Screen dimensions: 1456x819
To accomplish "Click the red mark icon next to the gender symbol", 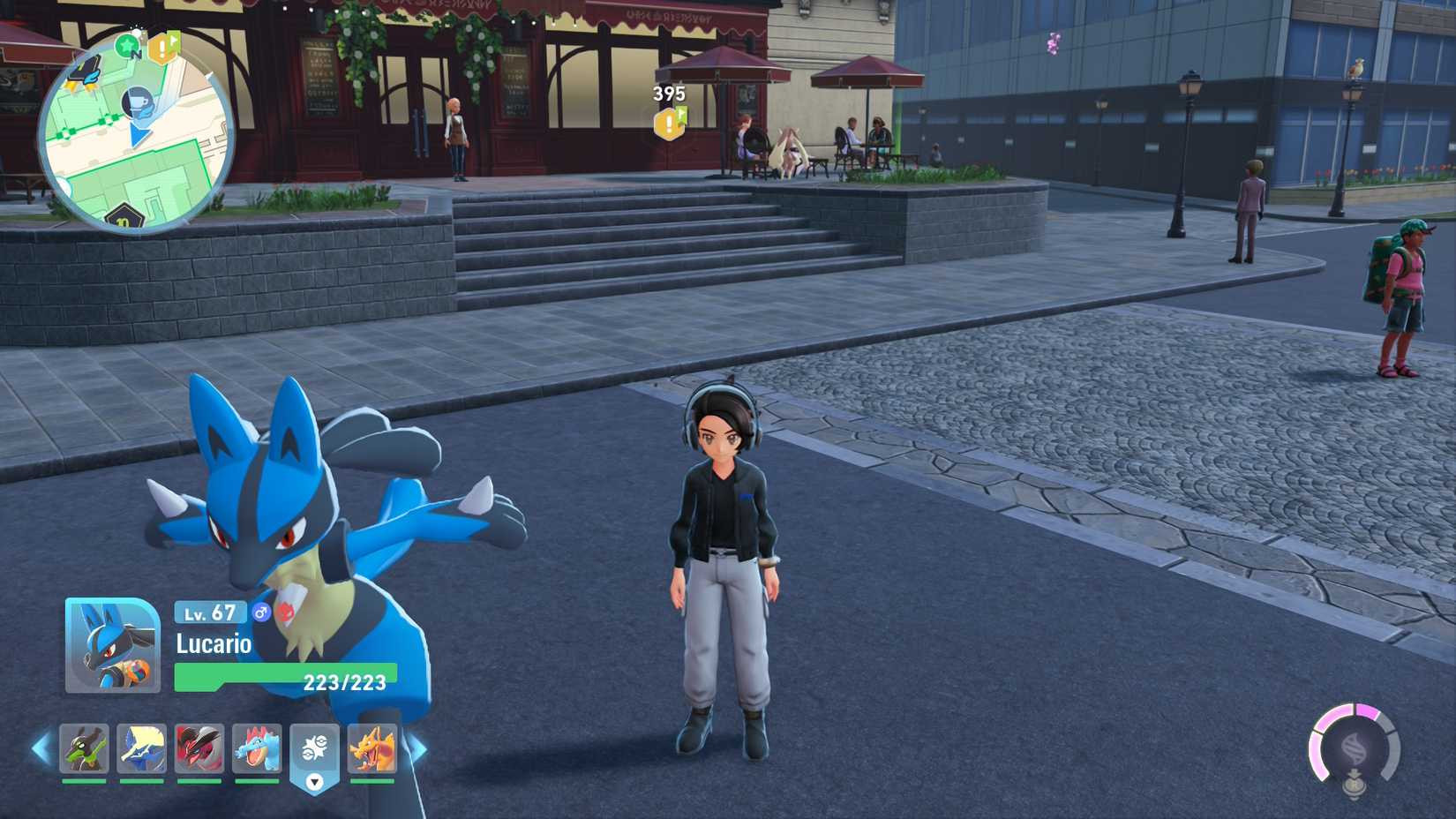I will pos(286,612).
